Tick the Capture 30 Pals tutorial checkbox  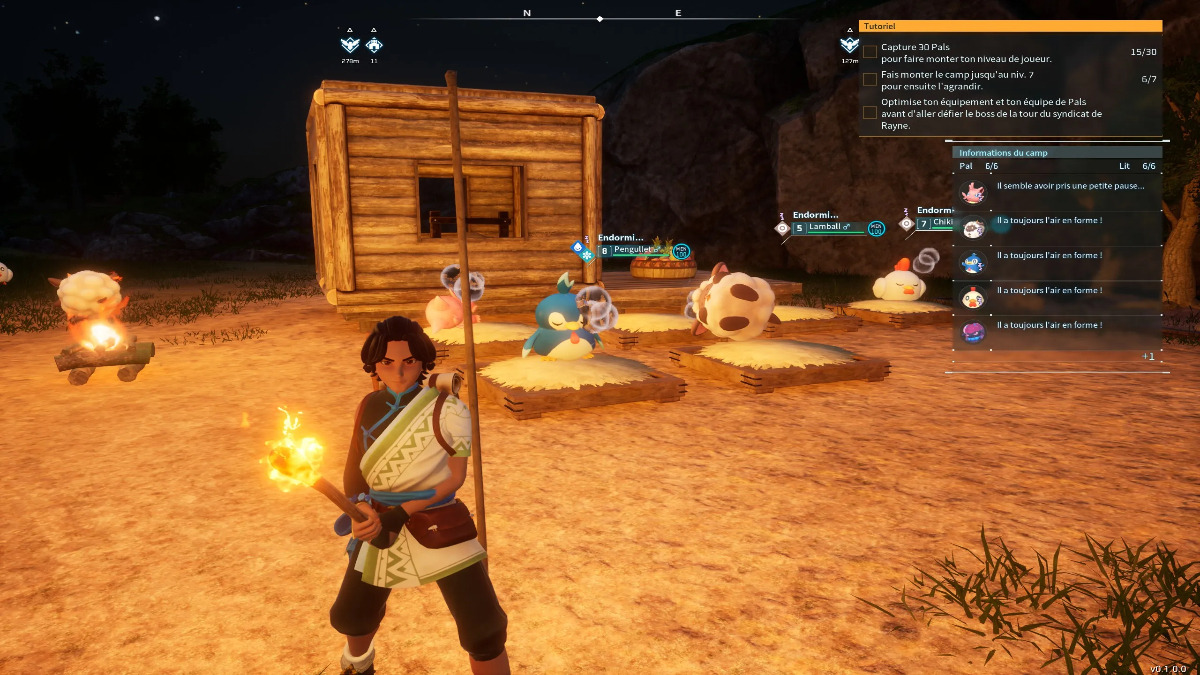point(870,52)
